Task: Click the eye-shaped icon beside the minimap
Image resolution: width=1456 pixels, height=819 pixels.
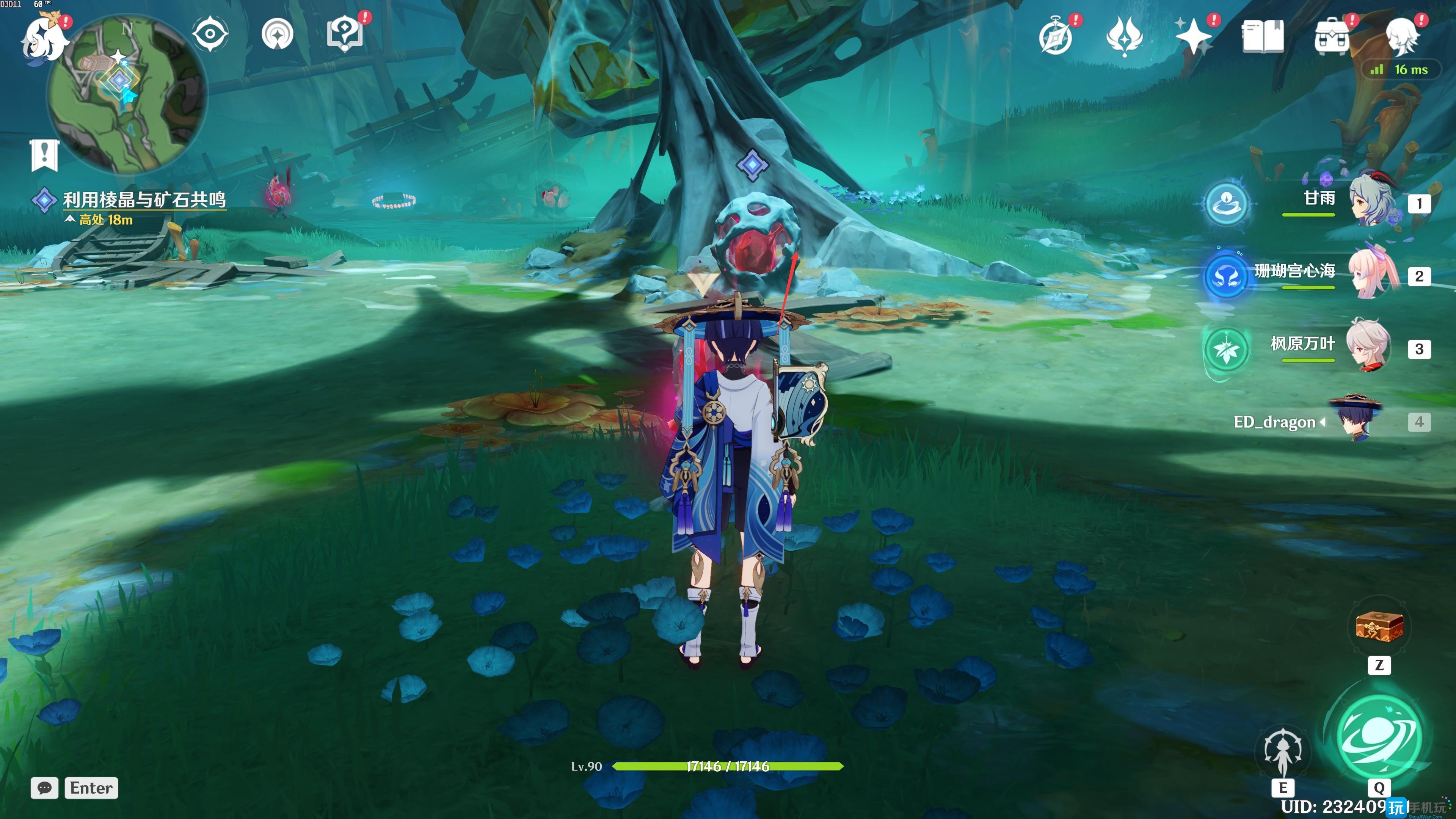Action: click(x=210, y=34)
